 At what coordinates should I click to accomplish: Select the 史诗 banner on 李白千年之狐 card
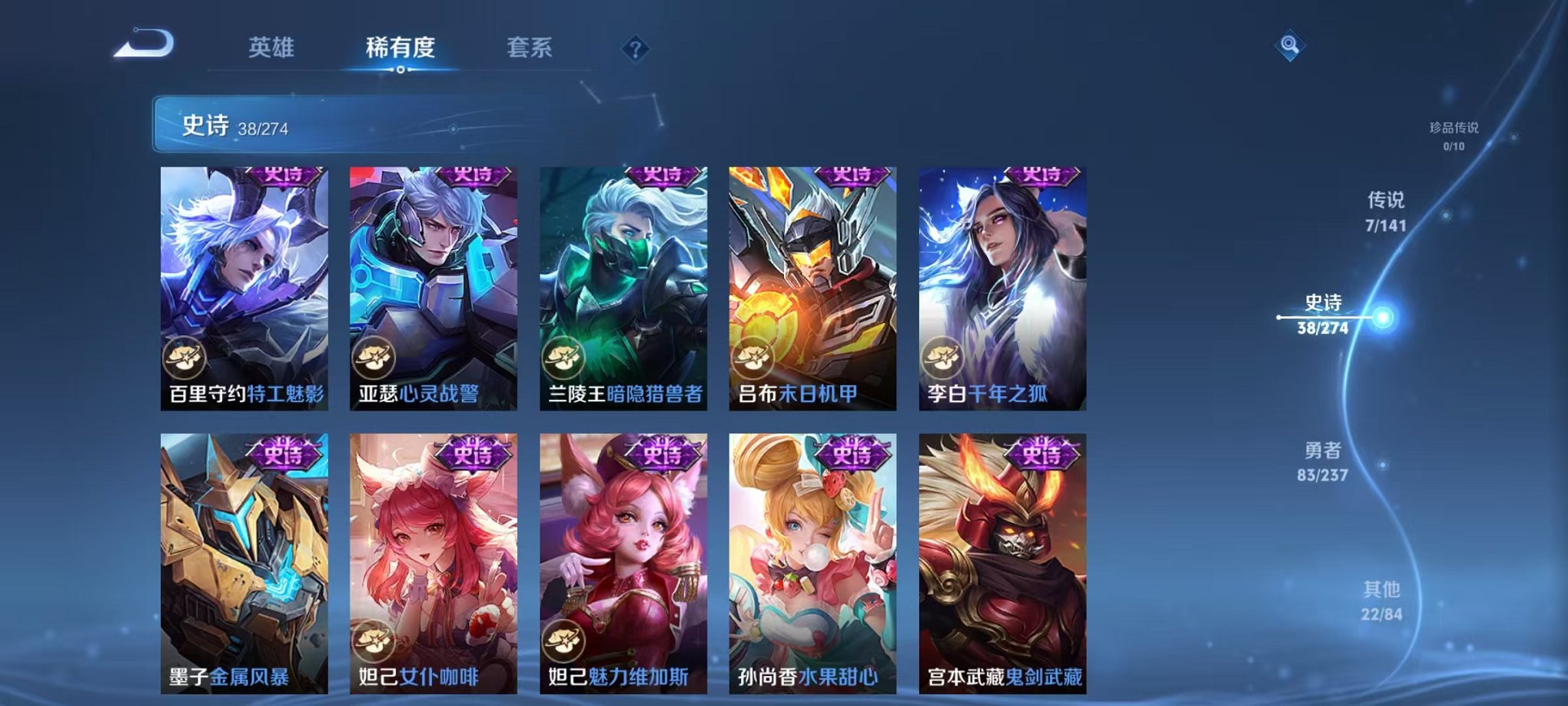click(1041, 176)
